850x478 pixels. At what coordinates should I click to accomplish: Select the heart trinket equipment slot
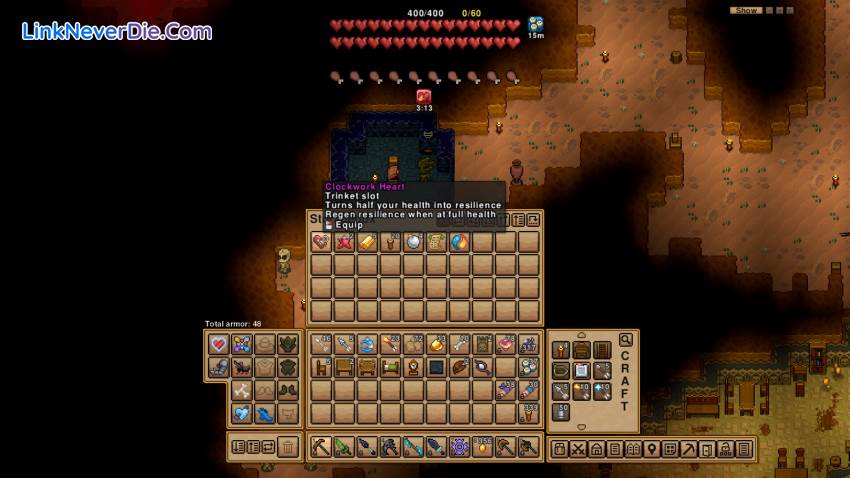[219, 344]
